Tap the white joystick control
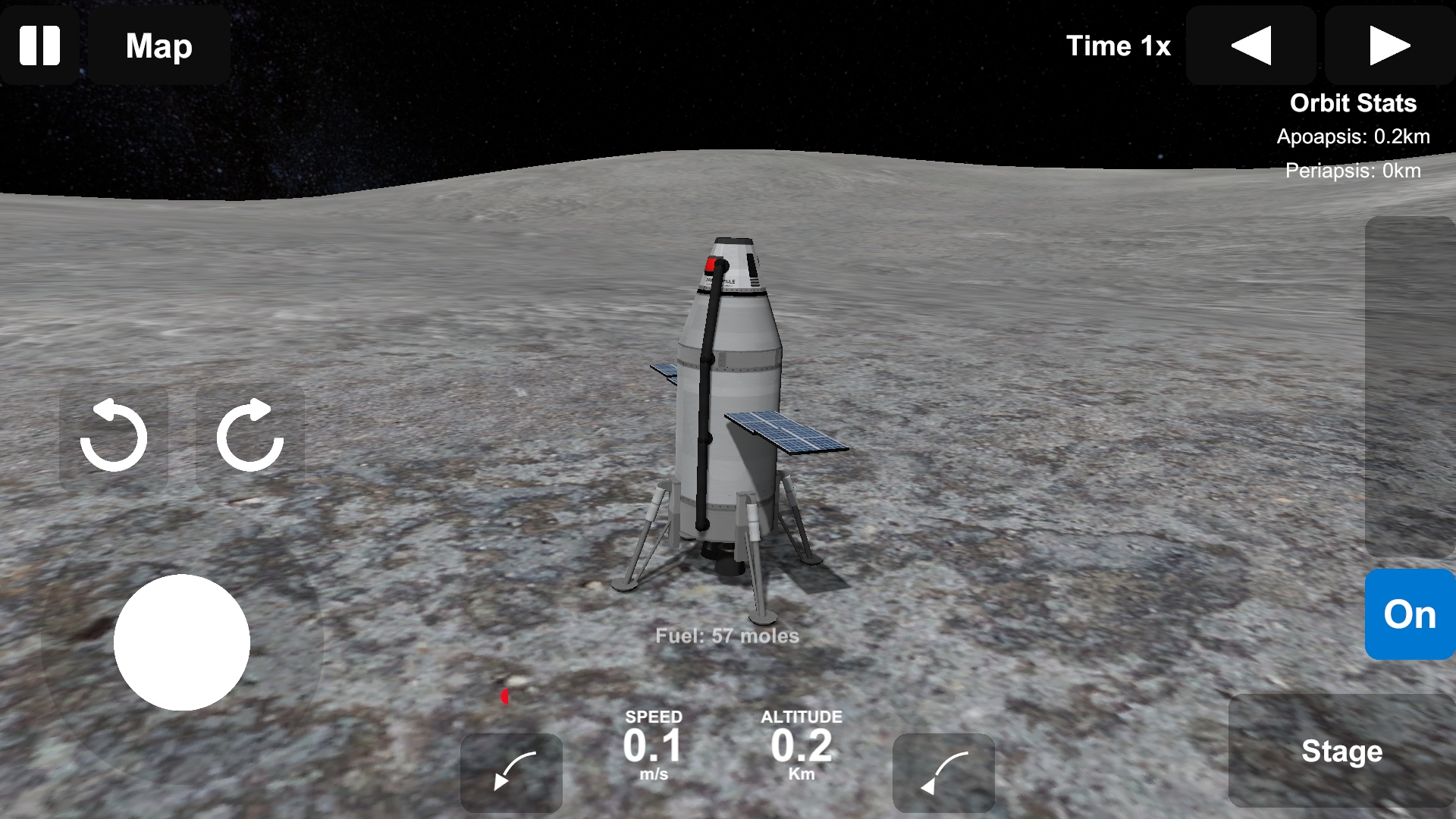This screenshot has height=819, width=1456. click(x=182, y=642)
